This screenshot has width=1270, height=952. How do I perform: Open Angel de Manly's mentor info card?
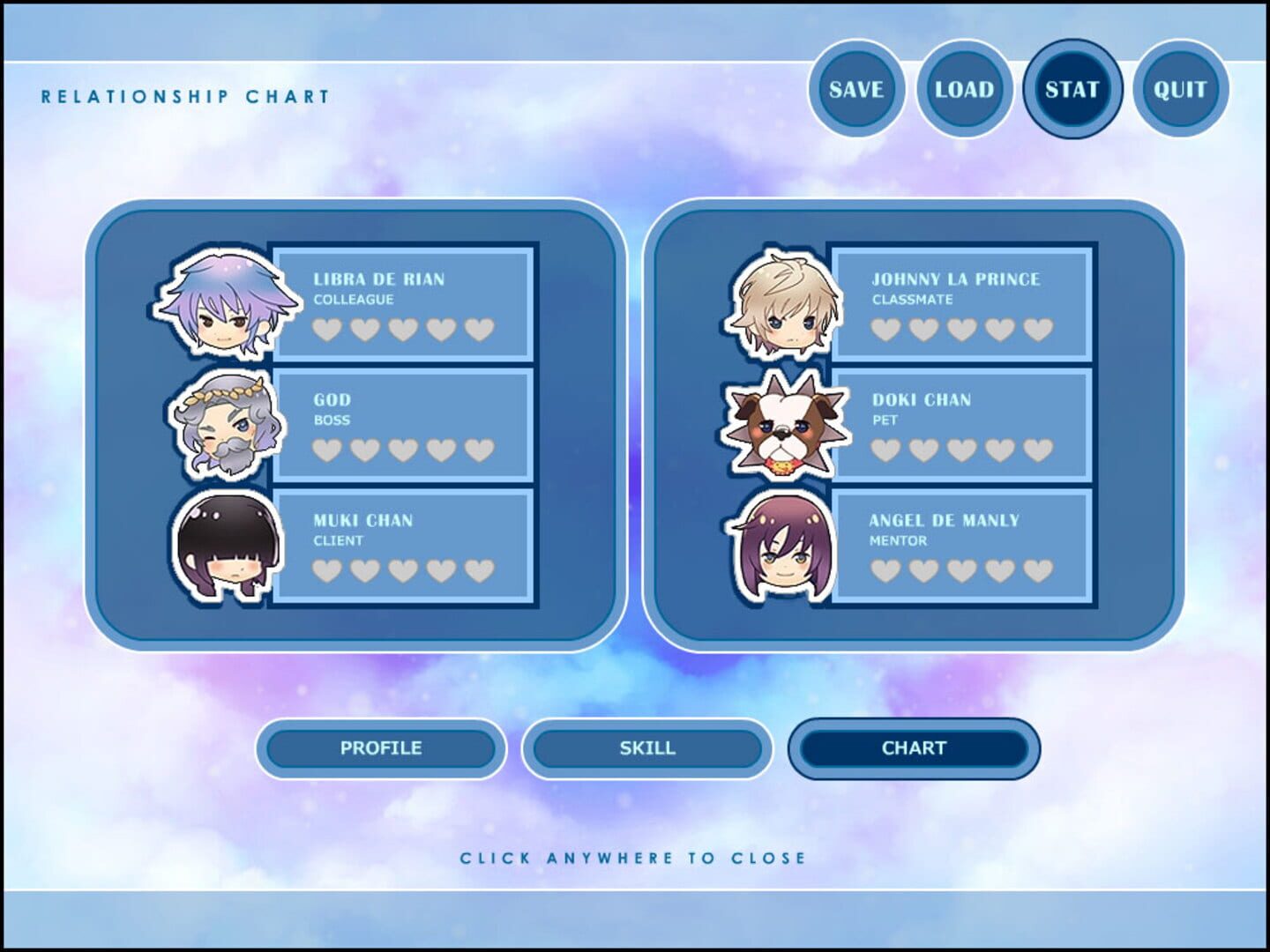[x=961, y=547]
